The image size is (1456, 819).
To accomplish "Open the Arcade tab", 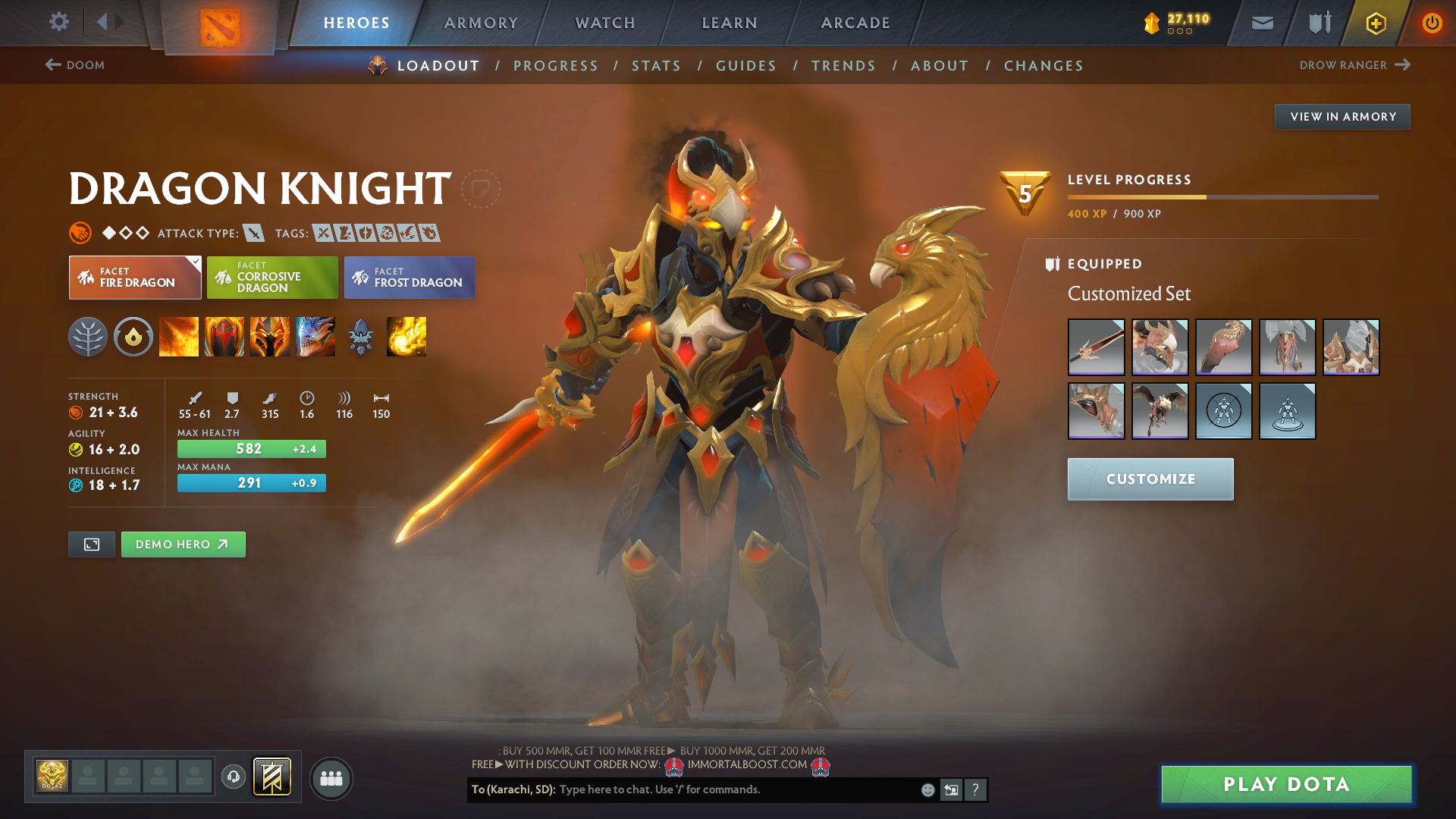I will click(855, 23).
